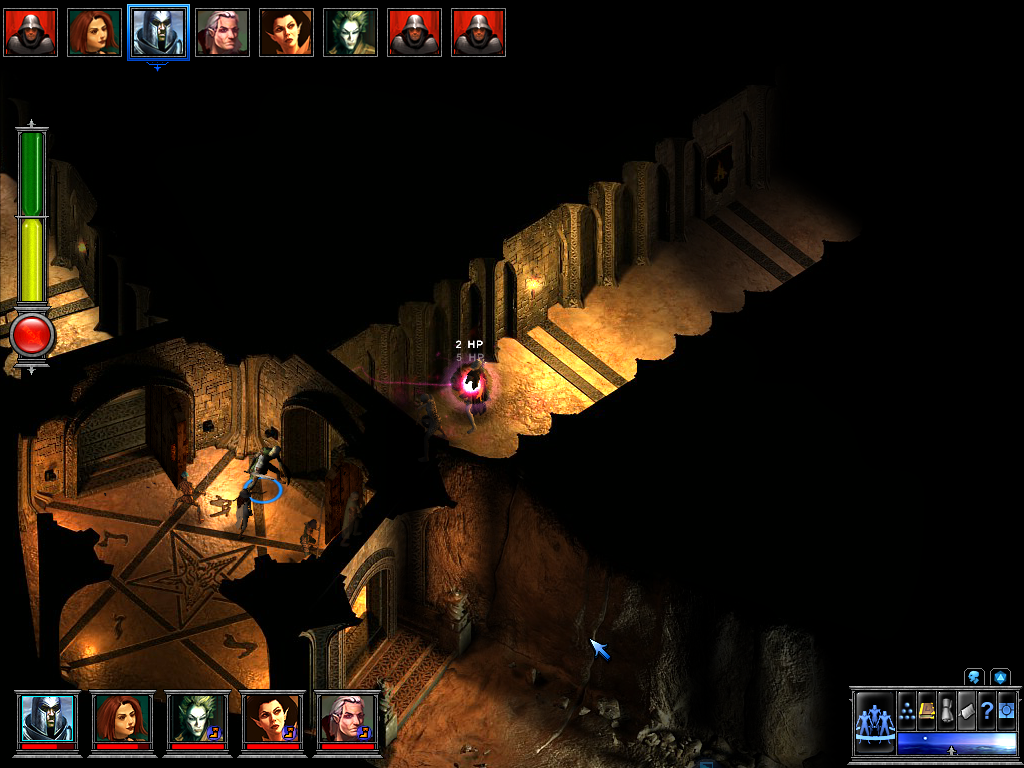The image size is (1024, 768).
Task: Select the helmeted knight party portrait at bottom
Action: pyautogui.click(x=48, y=716)
